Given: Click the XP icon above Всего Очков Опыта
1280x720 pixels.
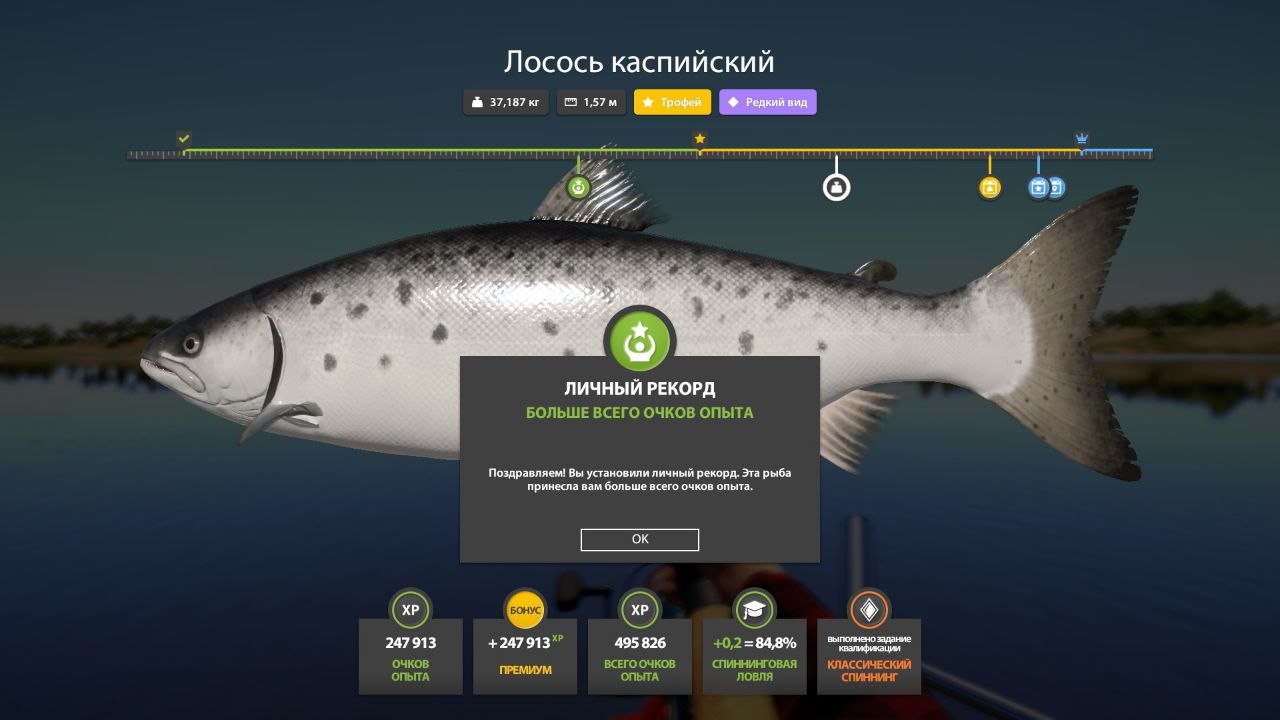Looking at the screenshot, I should 639,610.
